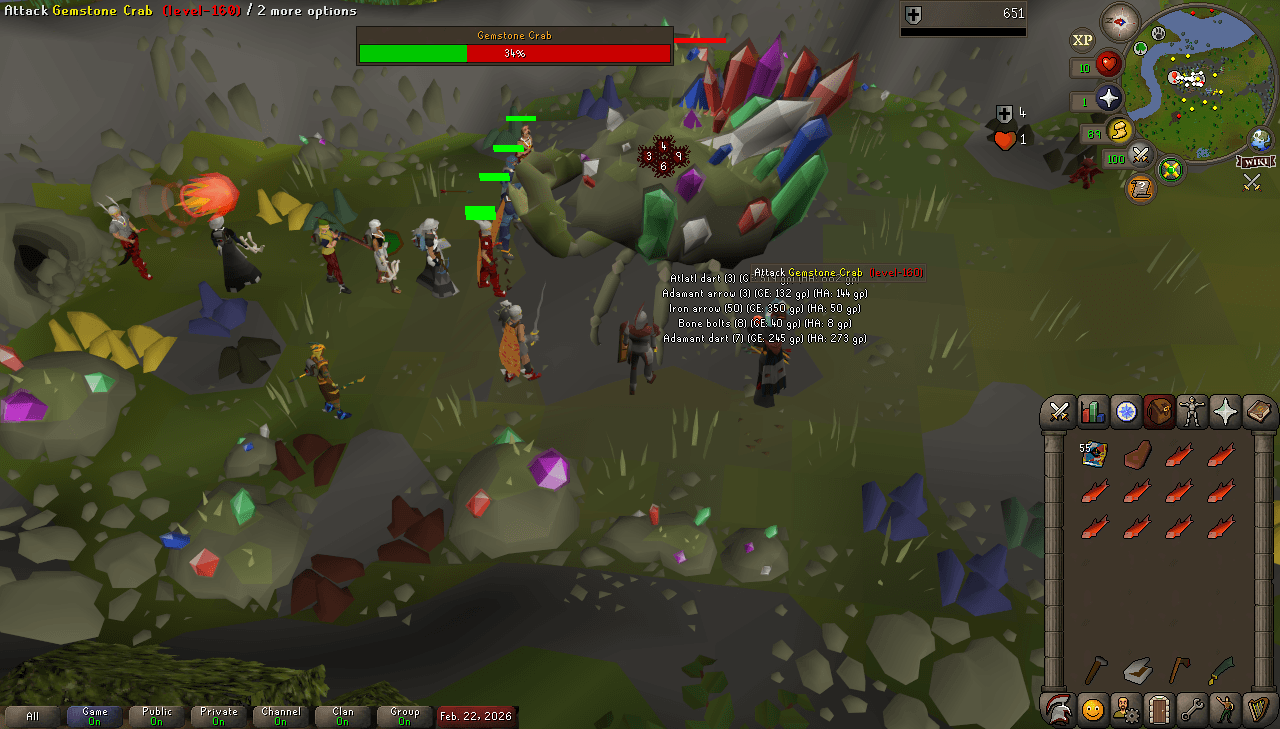Switch to the Game chat tab

pos(95,716)
